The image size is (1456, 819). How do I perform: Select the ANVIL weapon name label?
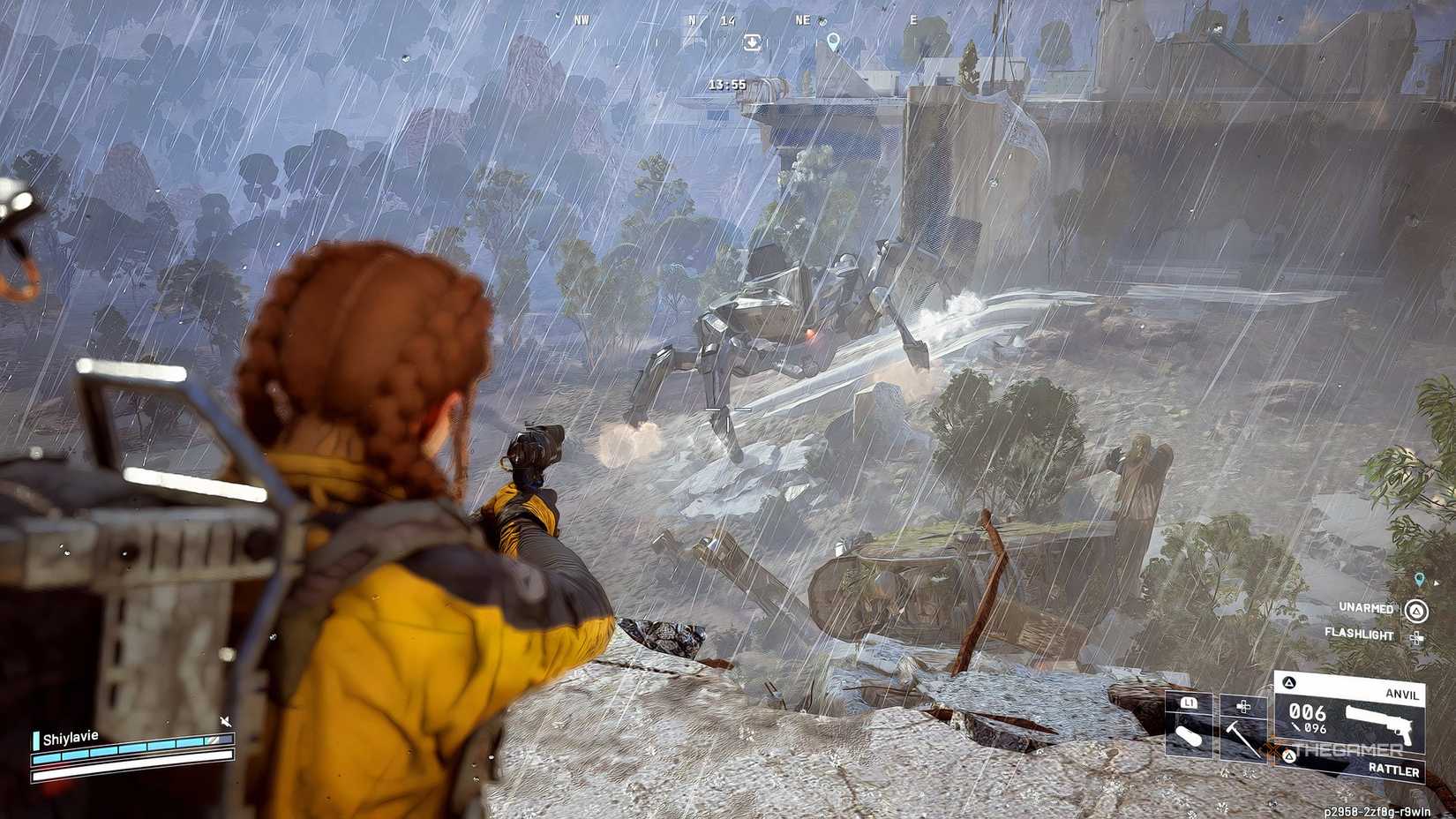tap(1402, 694)
